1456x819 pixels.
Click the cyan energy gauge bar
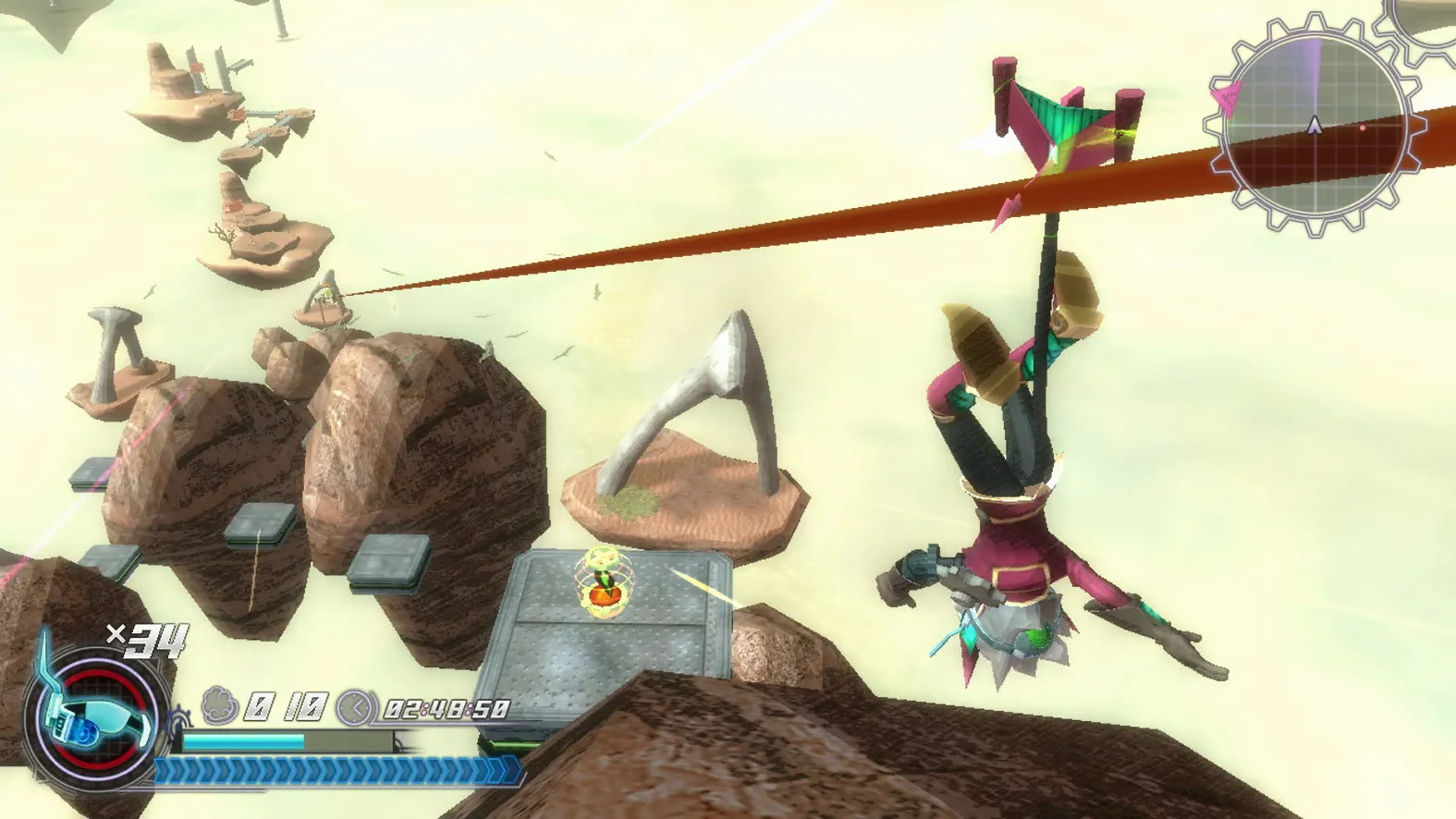243,740
